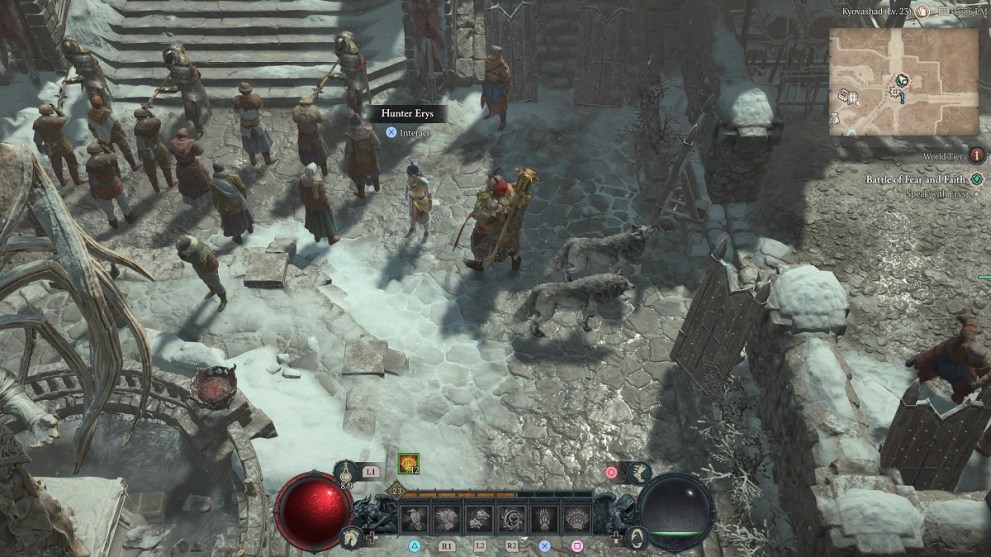Activate the first skill slot on the action bar

tap(414, 516)
